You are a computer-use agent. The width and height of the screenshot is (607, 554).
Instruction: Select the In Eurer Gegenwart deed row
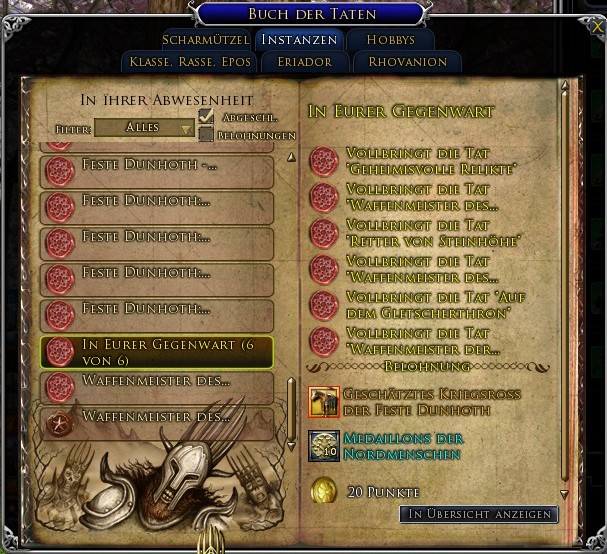(x=157, y=351)
